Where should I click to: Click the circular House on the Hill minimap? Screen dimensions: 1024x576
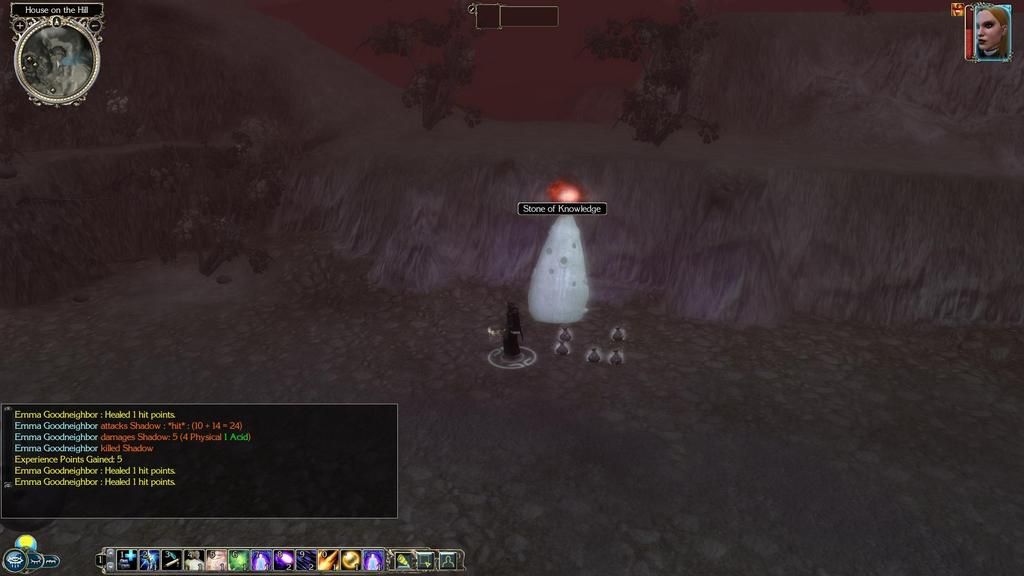(x=57, y=62)
